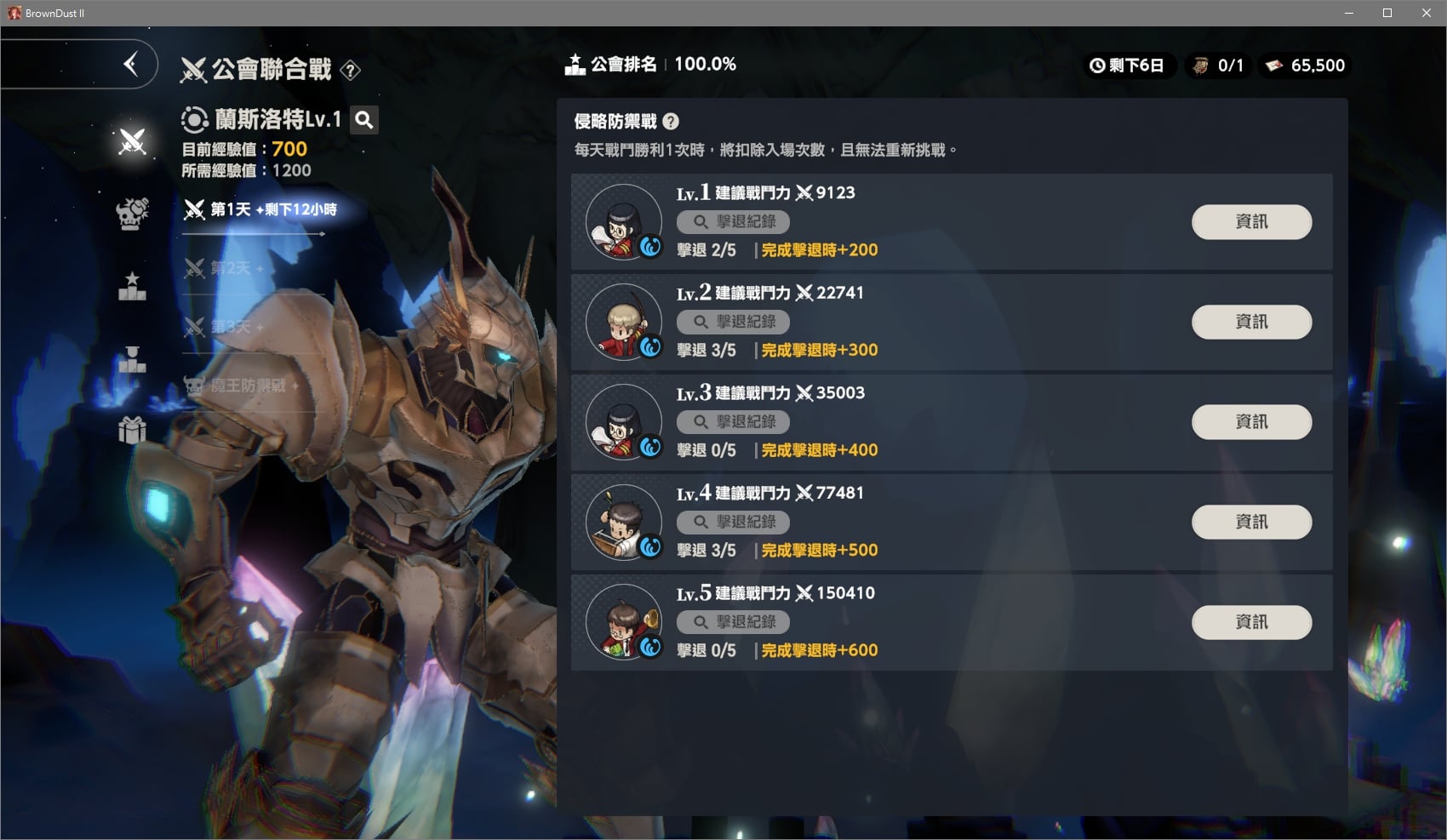View 擊退紀錄 for the Lv.1 battle

(x=733, y=222)
